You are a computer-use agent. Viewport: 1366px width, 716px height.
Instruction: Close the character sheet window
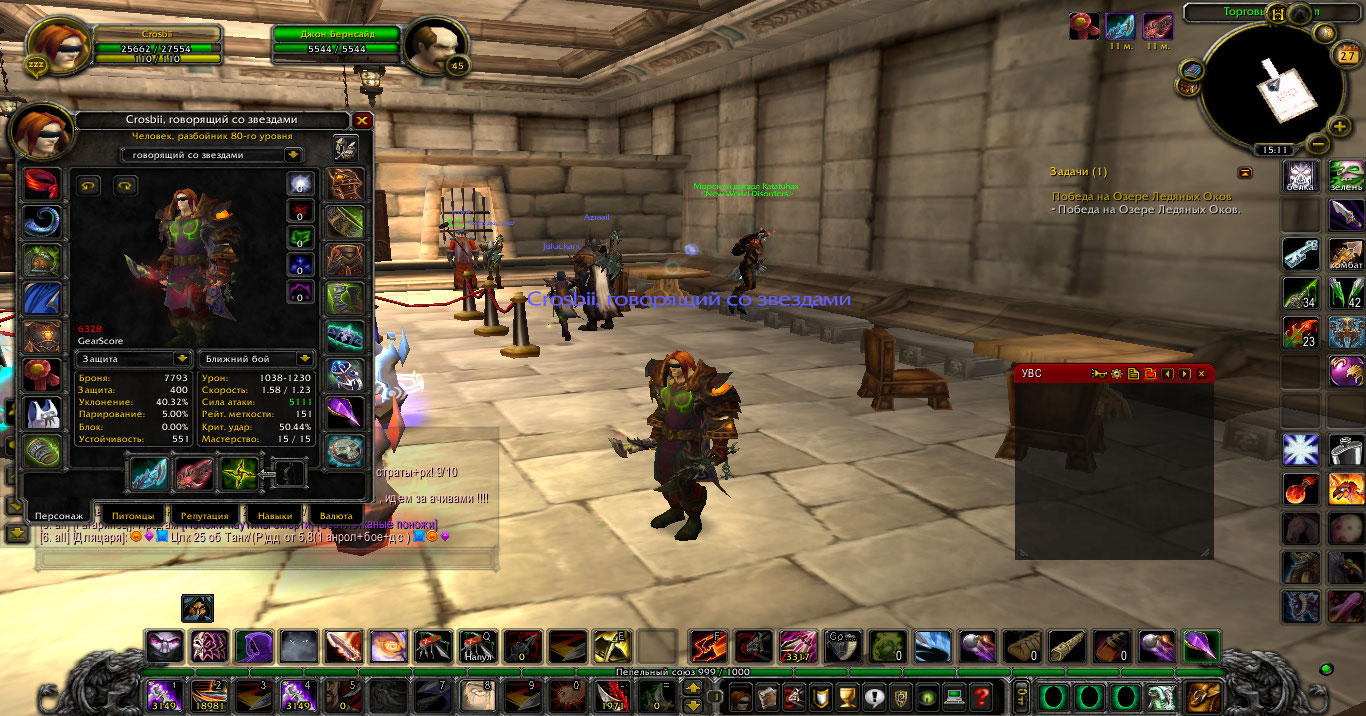point(362,121)
